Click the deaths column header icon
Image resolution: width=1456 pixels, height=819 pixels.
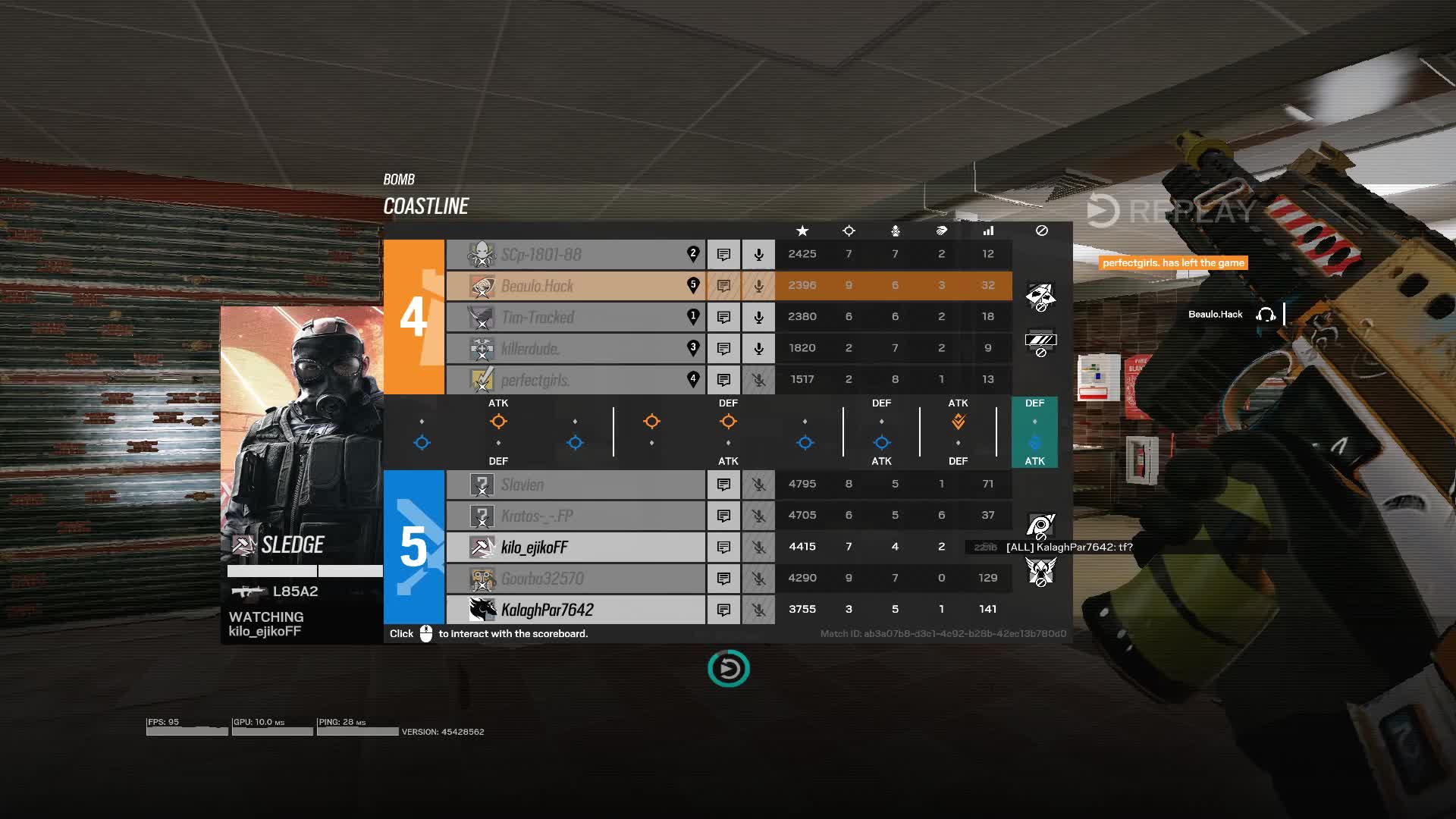click(895, 231)
